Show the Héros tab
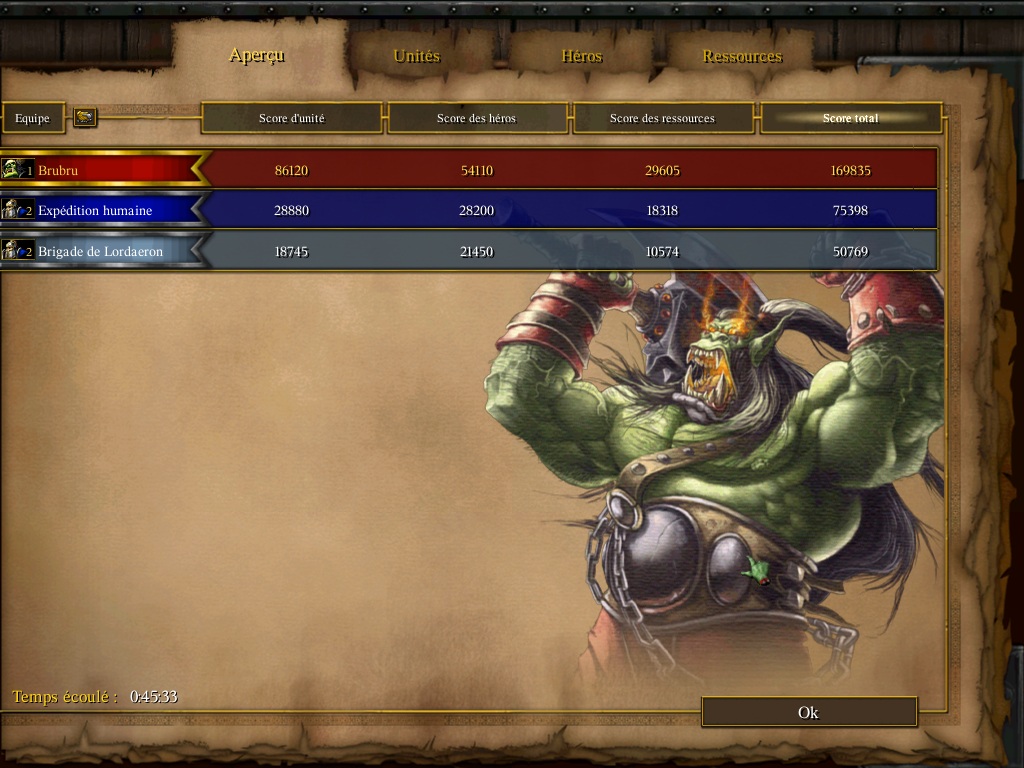 [x=581, y=56]
